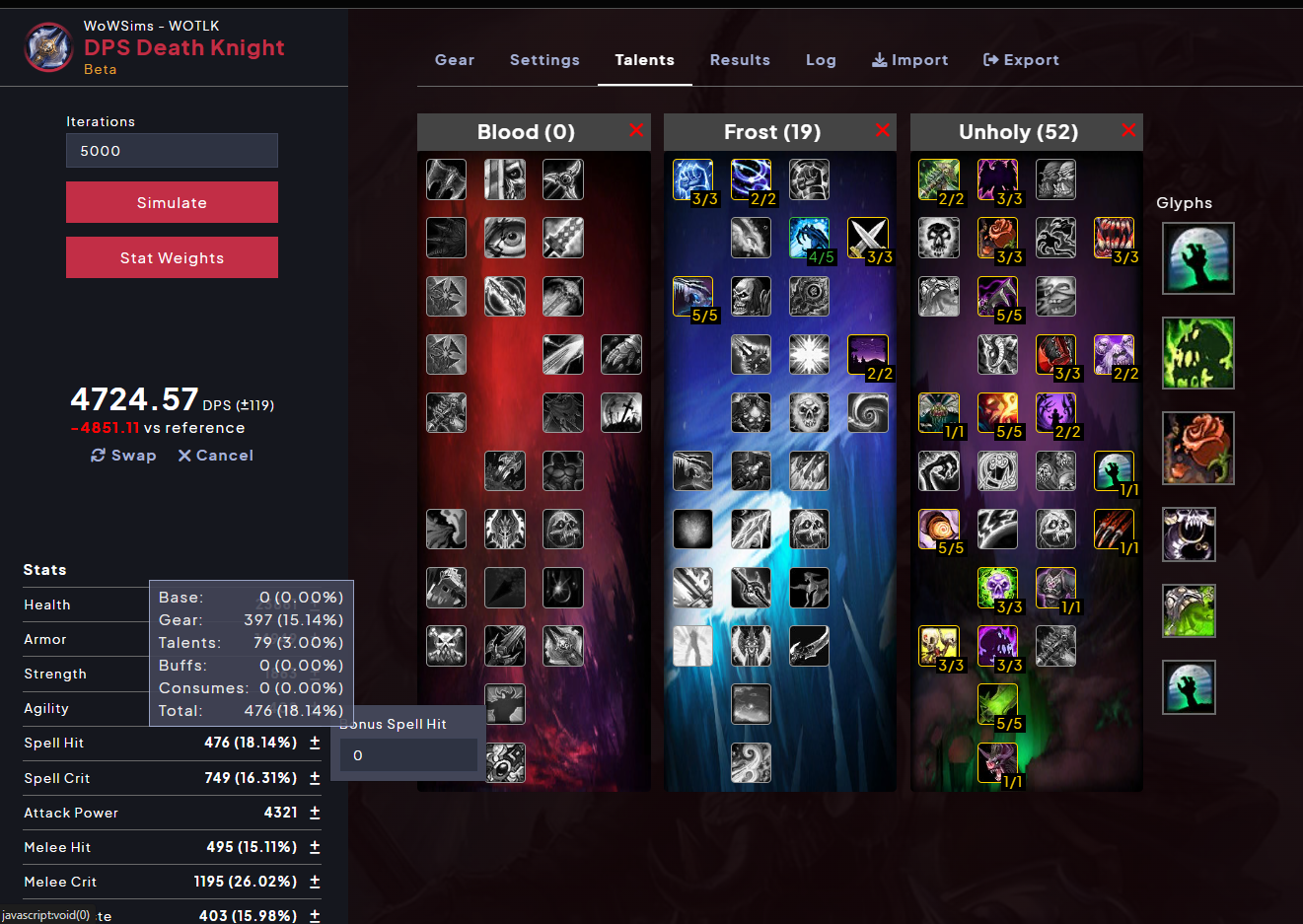Click the 5/5 Icy Talons Frost talent

[692, 296]
